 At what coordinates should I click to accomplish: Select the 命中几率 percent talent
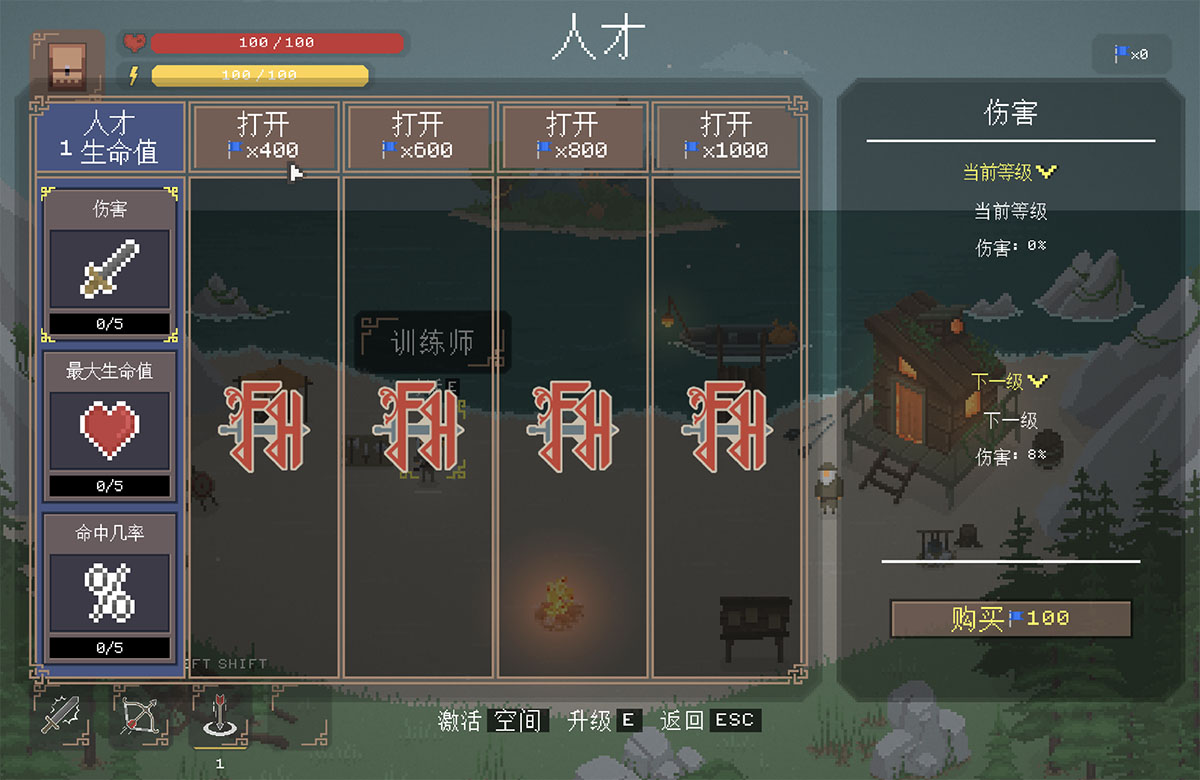pos(110,588)
